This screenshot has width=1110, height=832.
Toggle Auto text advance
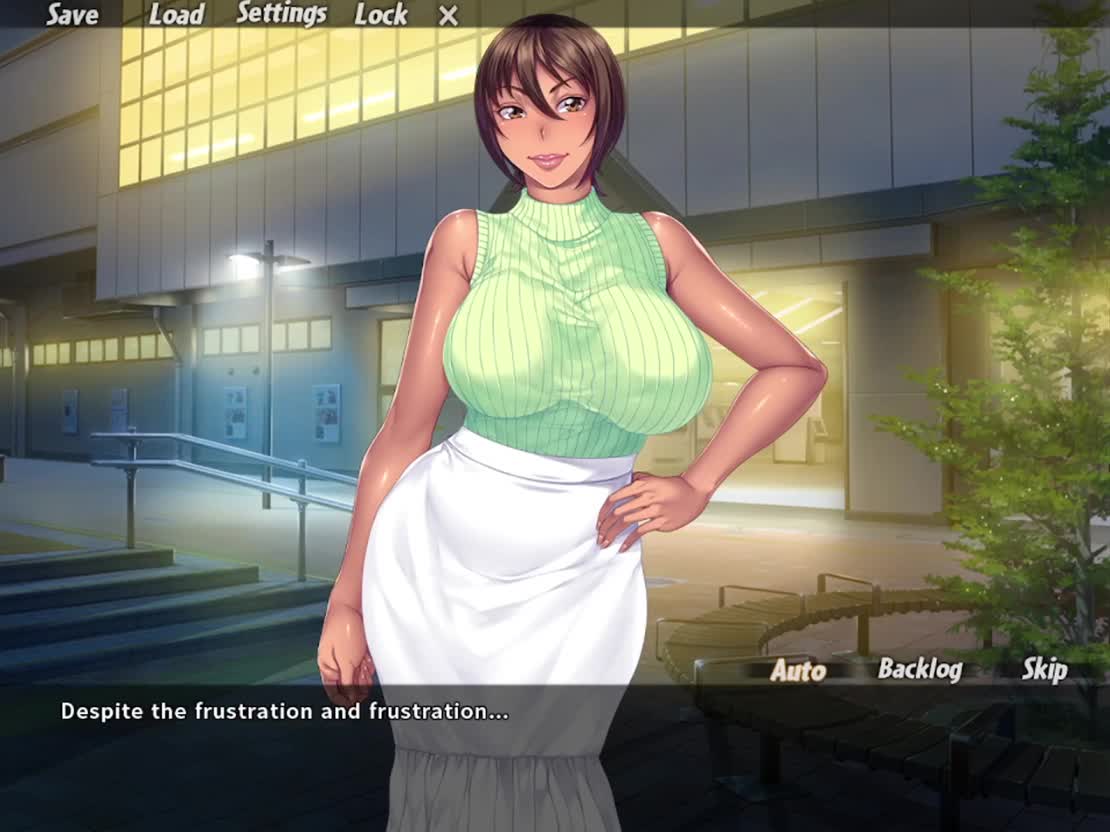pyautogui.click(x=798, y=671)
